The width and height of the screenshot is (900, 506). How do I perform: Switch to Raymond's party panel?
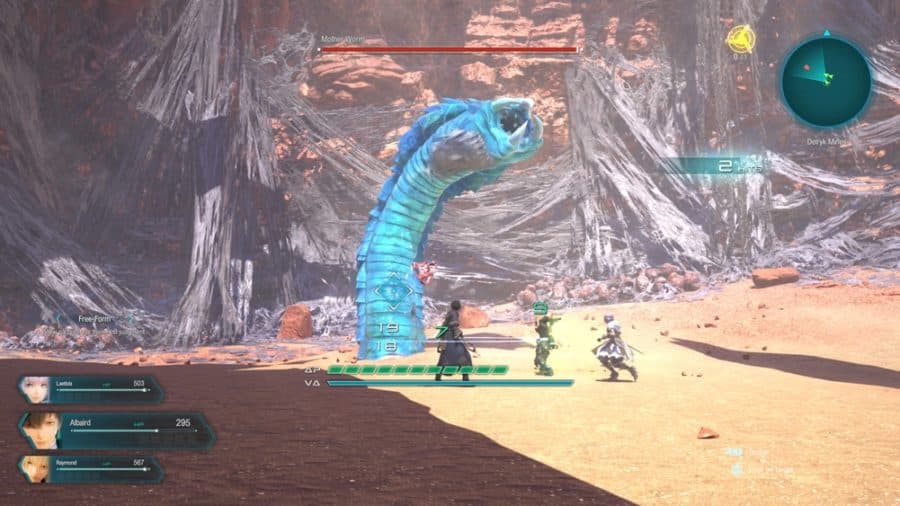click(90, 469)
